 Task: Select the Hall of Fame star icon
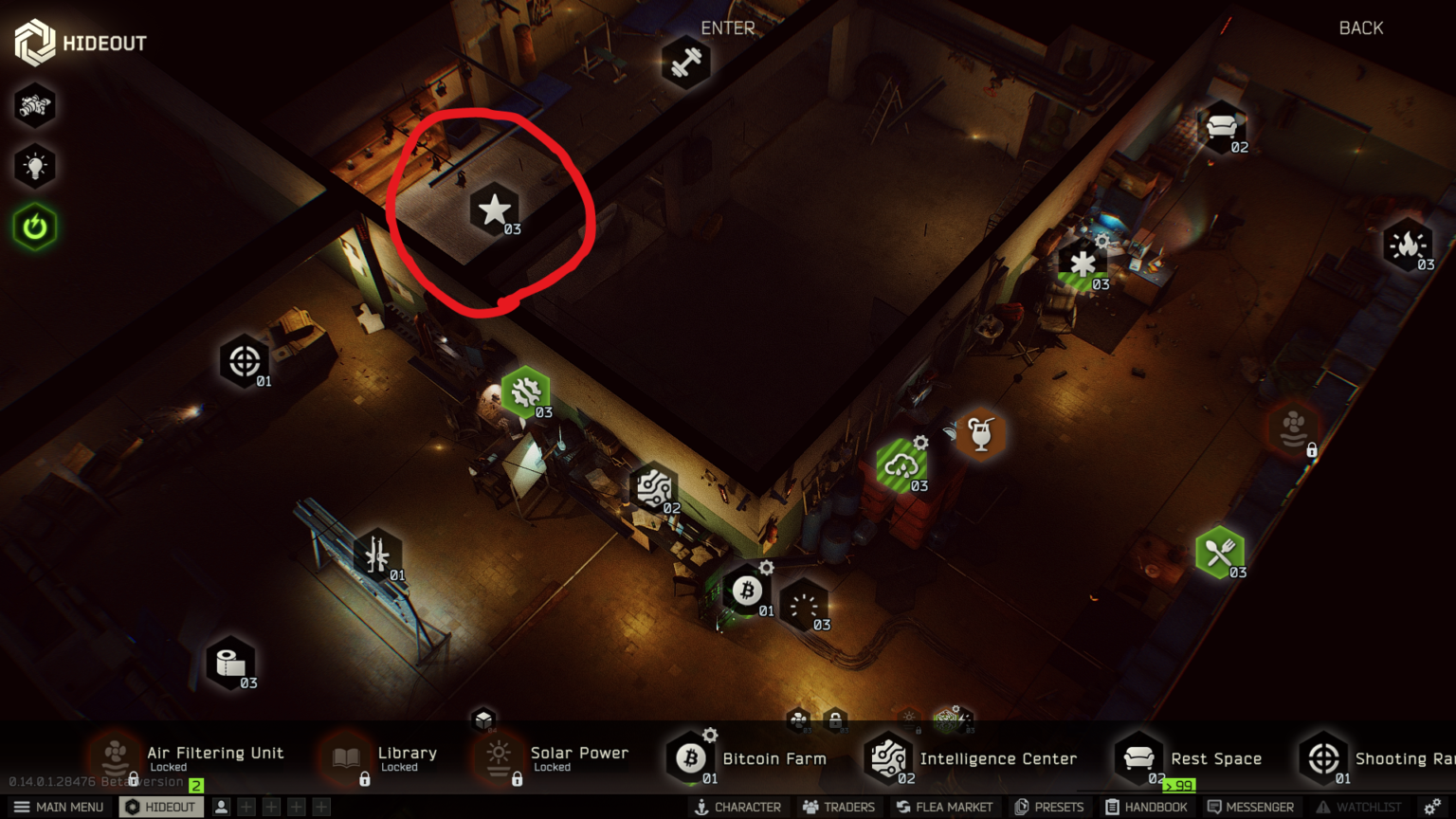[494, 209]
